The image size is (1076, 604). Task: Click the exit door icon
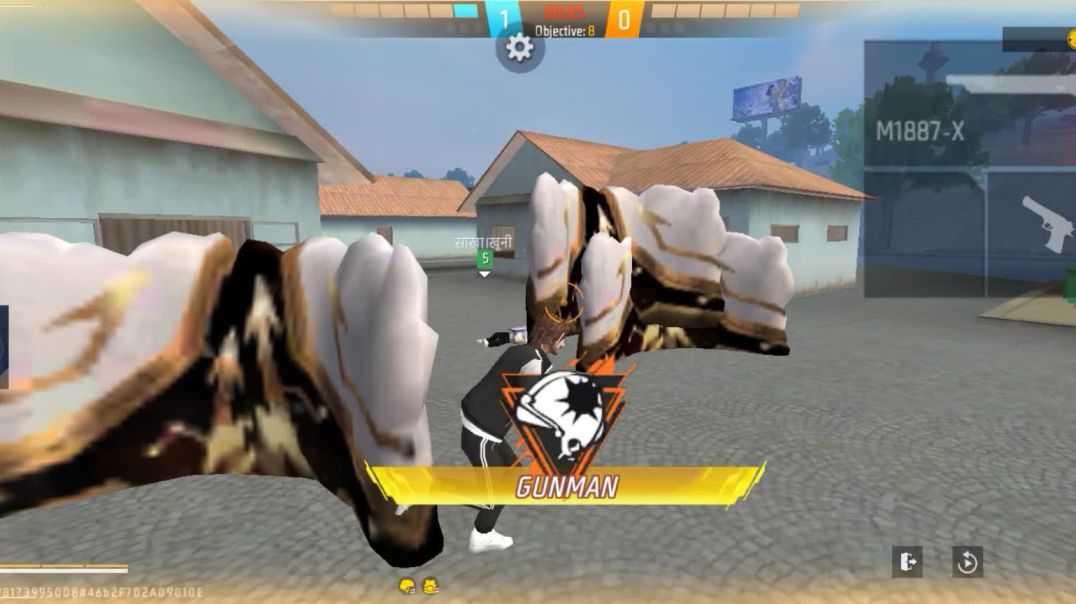coord(907,562)
